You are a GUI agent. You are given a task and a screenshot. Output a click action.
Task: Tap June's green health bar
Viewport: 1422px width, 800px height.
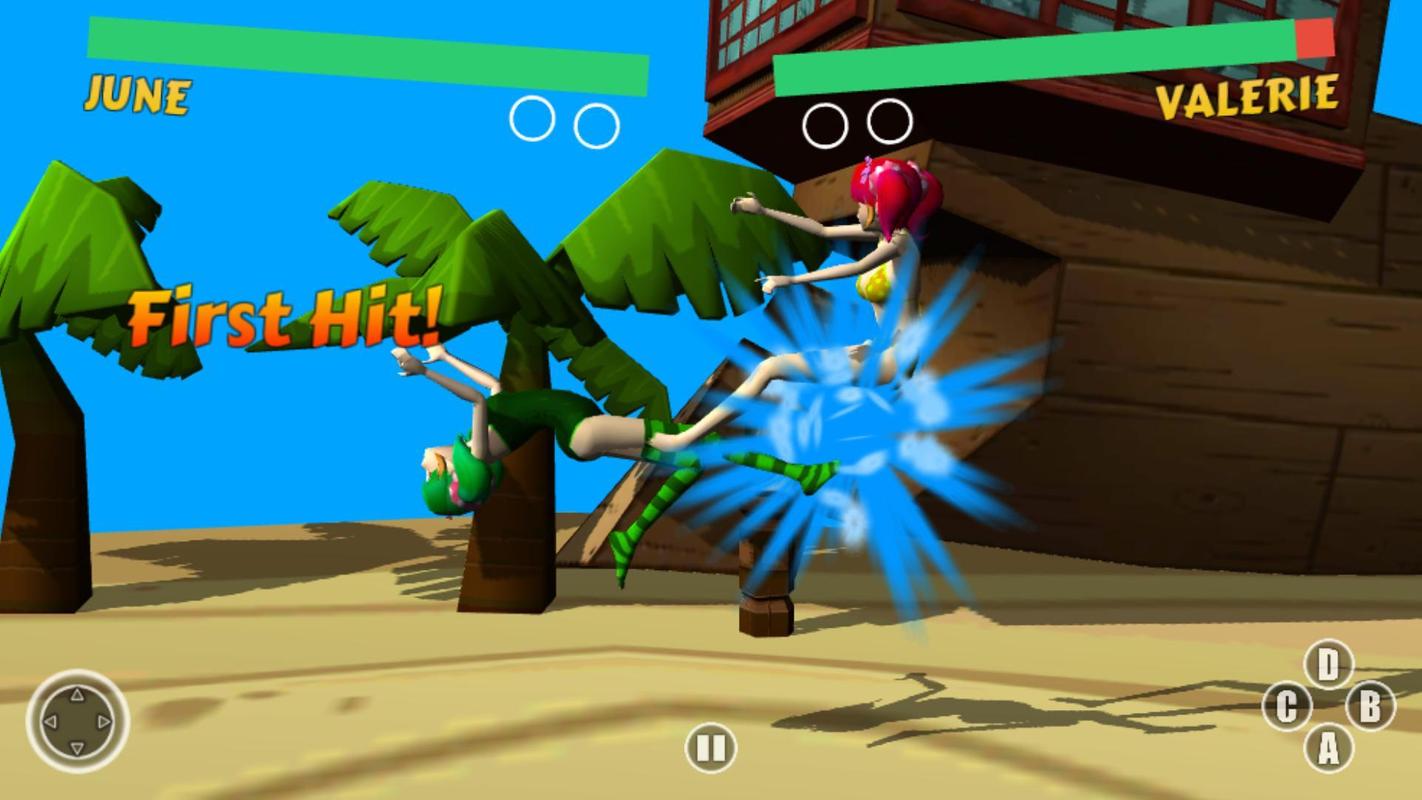[360, 42]
